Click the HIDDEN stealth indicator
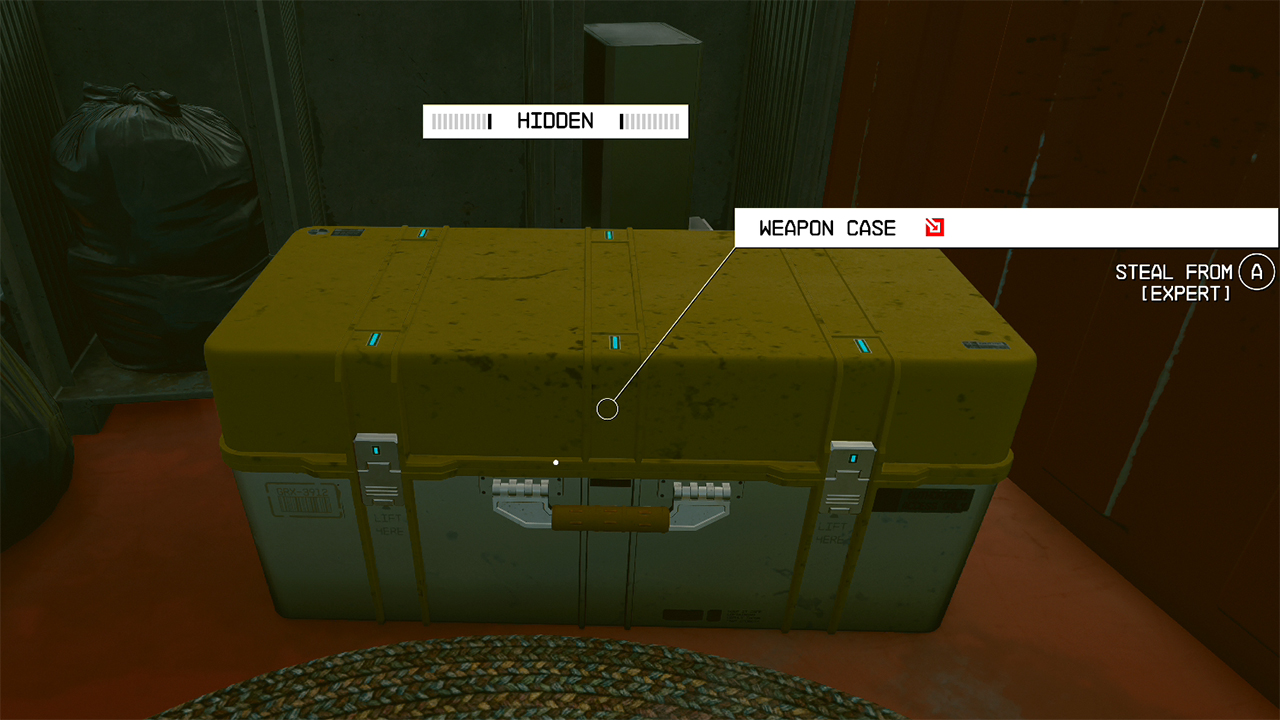The height and width of the screenshot is (720, 1280). coord(555,121)
